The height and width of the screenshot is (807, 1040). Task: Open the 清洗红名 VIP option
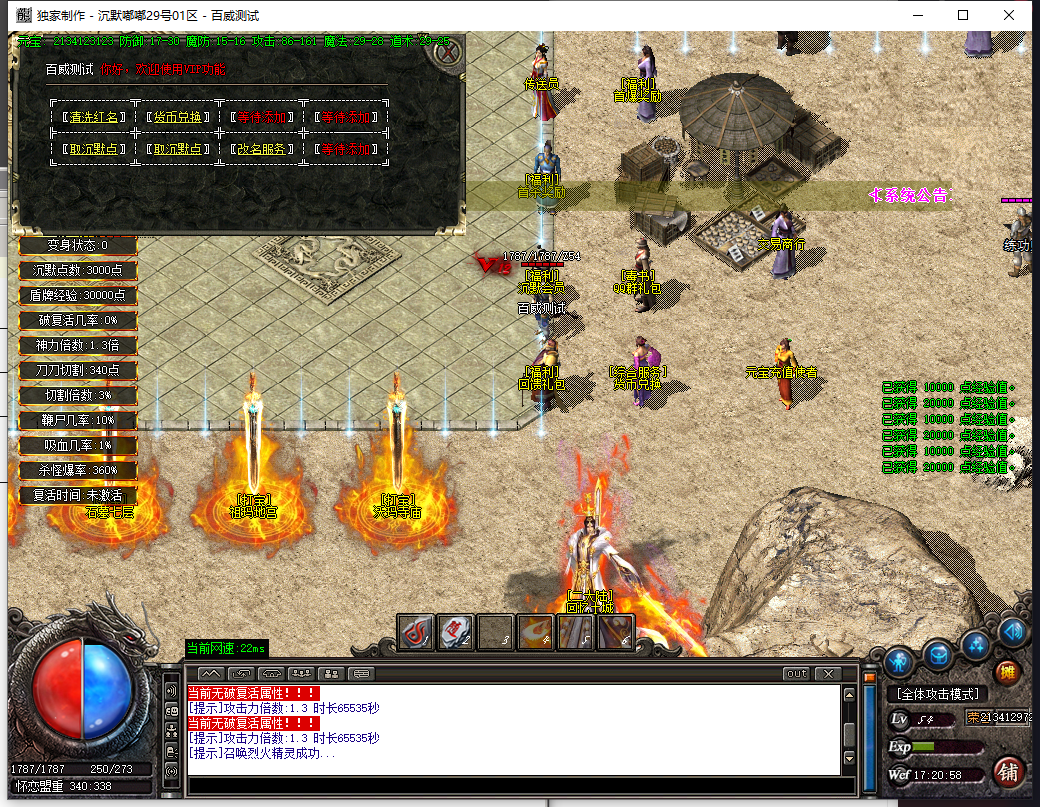point(91,117)
